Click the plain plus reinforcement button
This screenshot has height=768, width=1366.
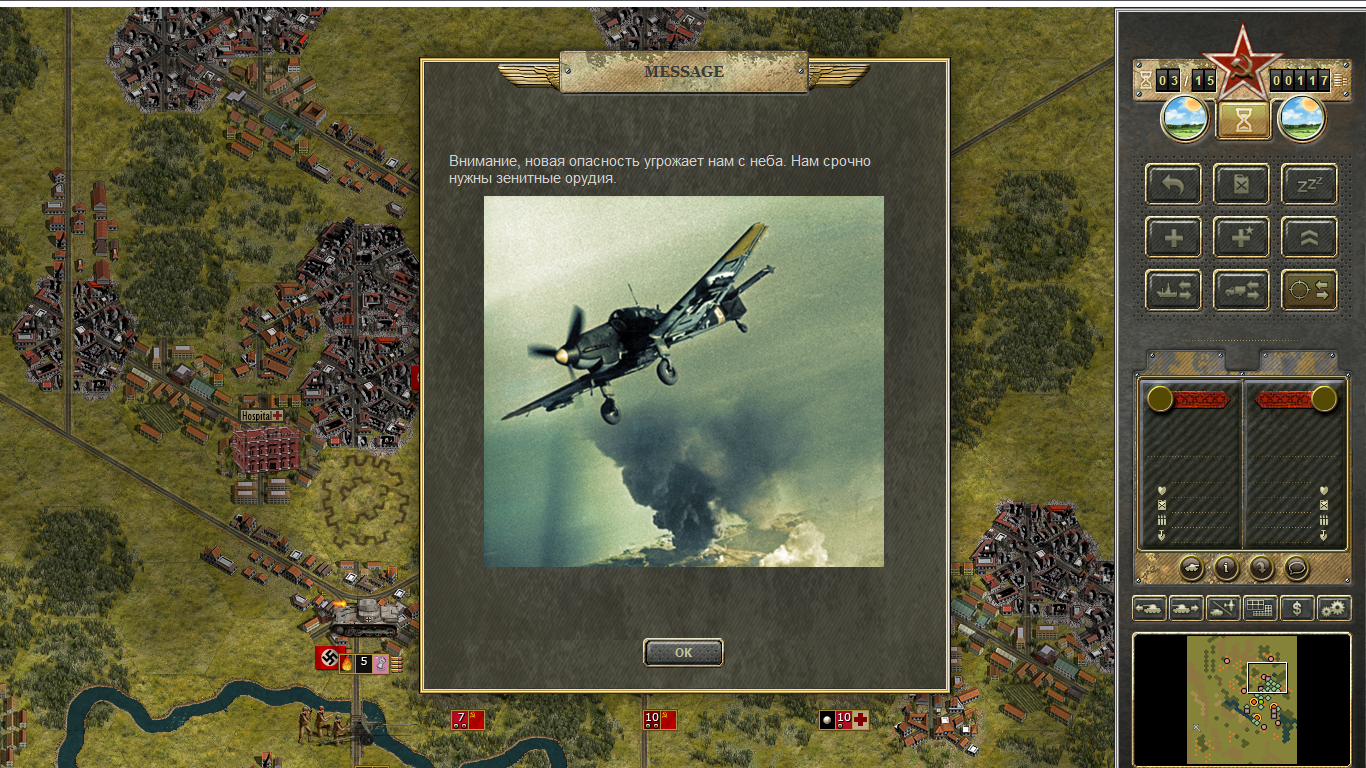[x=1174, y=237]
